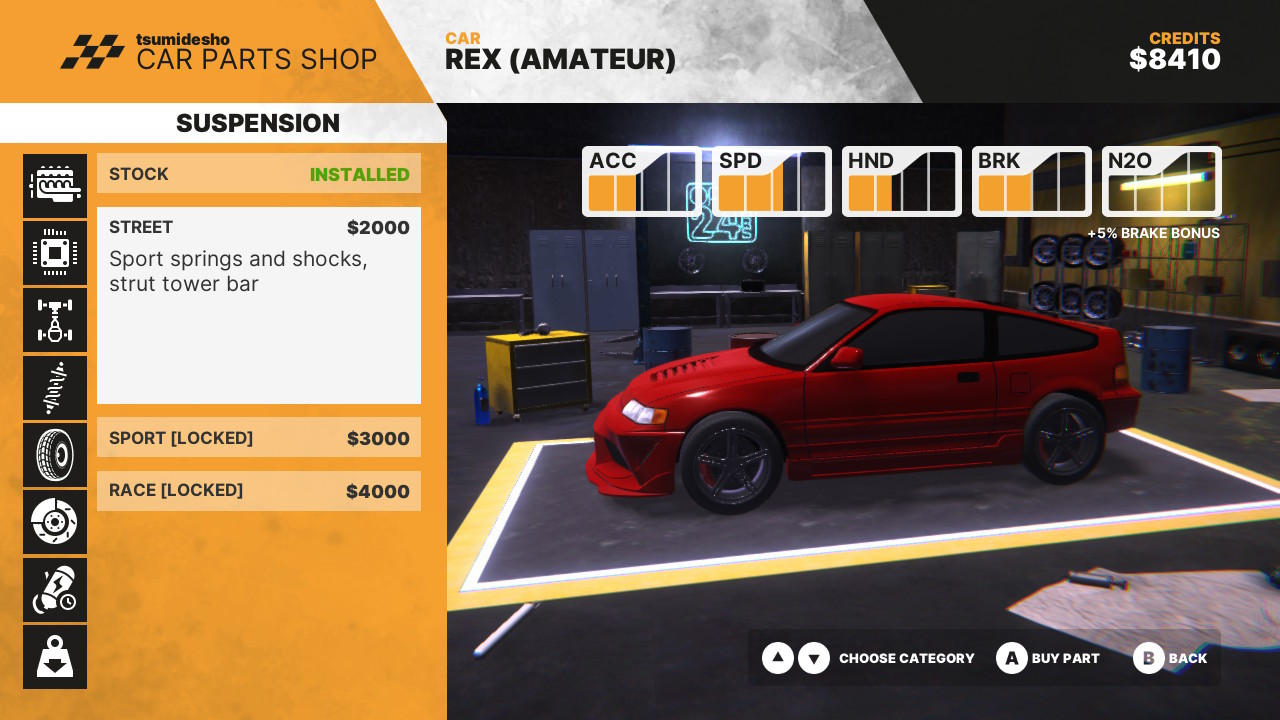
Task: Pick the locked Race suspension entry
Action: (x=259, y=491)
